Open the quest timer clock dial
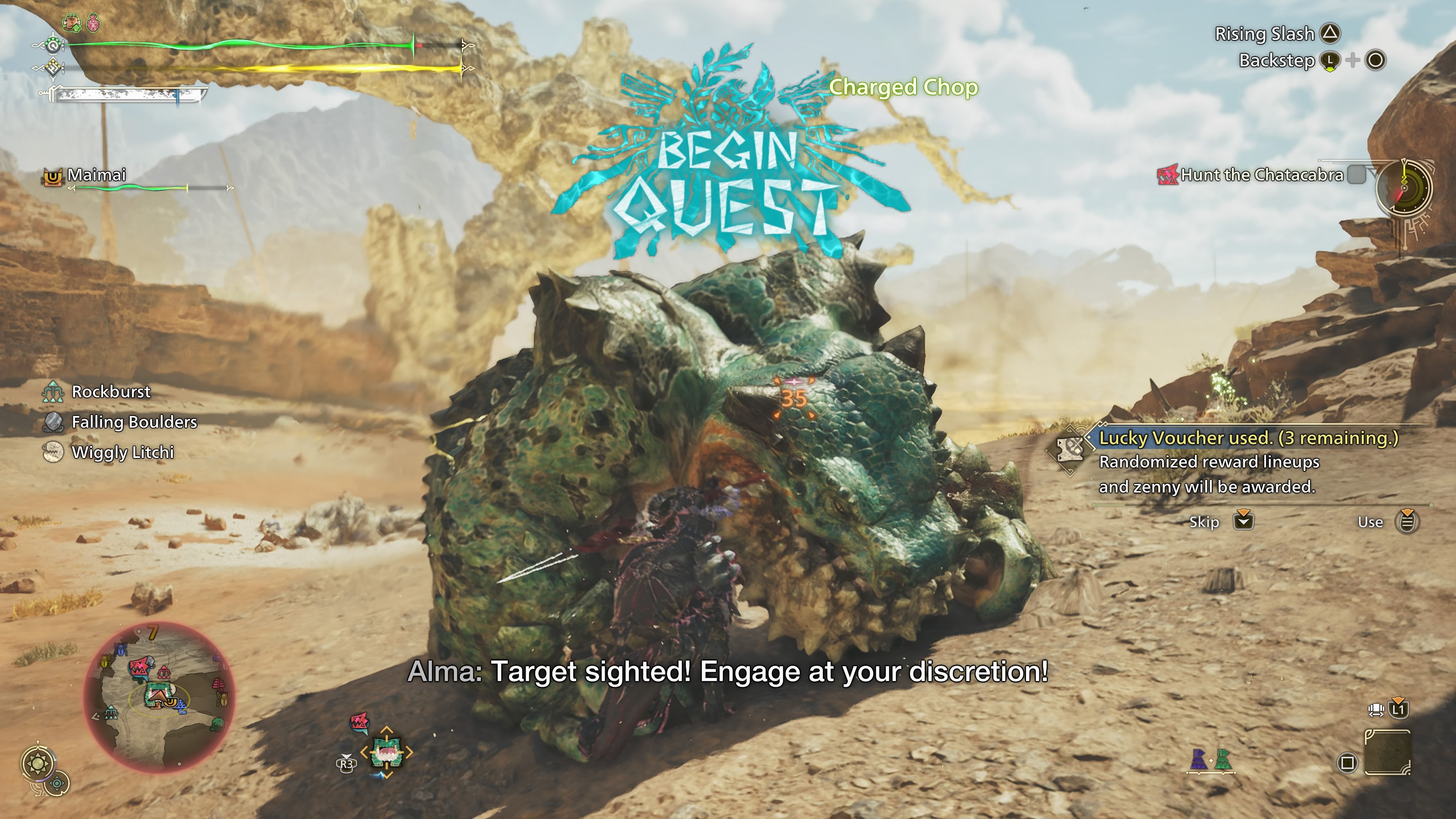The width and height of the screenshot is (1456, 819). 1403,188
